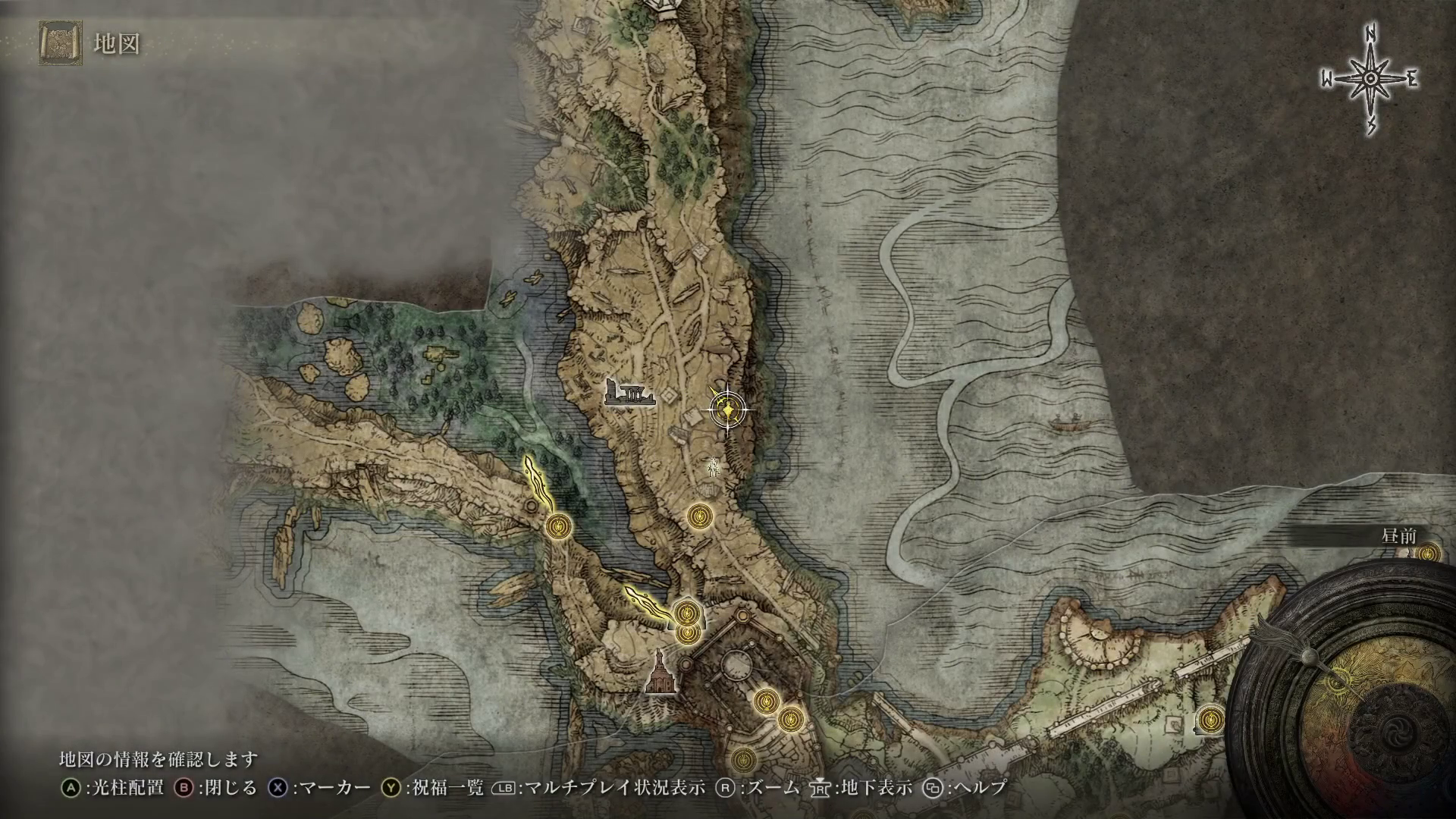Select the grace site beneath the 昼前 label

click(1428, 554)
